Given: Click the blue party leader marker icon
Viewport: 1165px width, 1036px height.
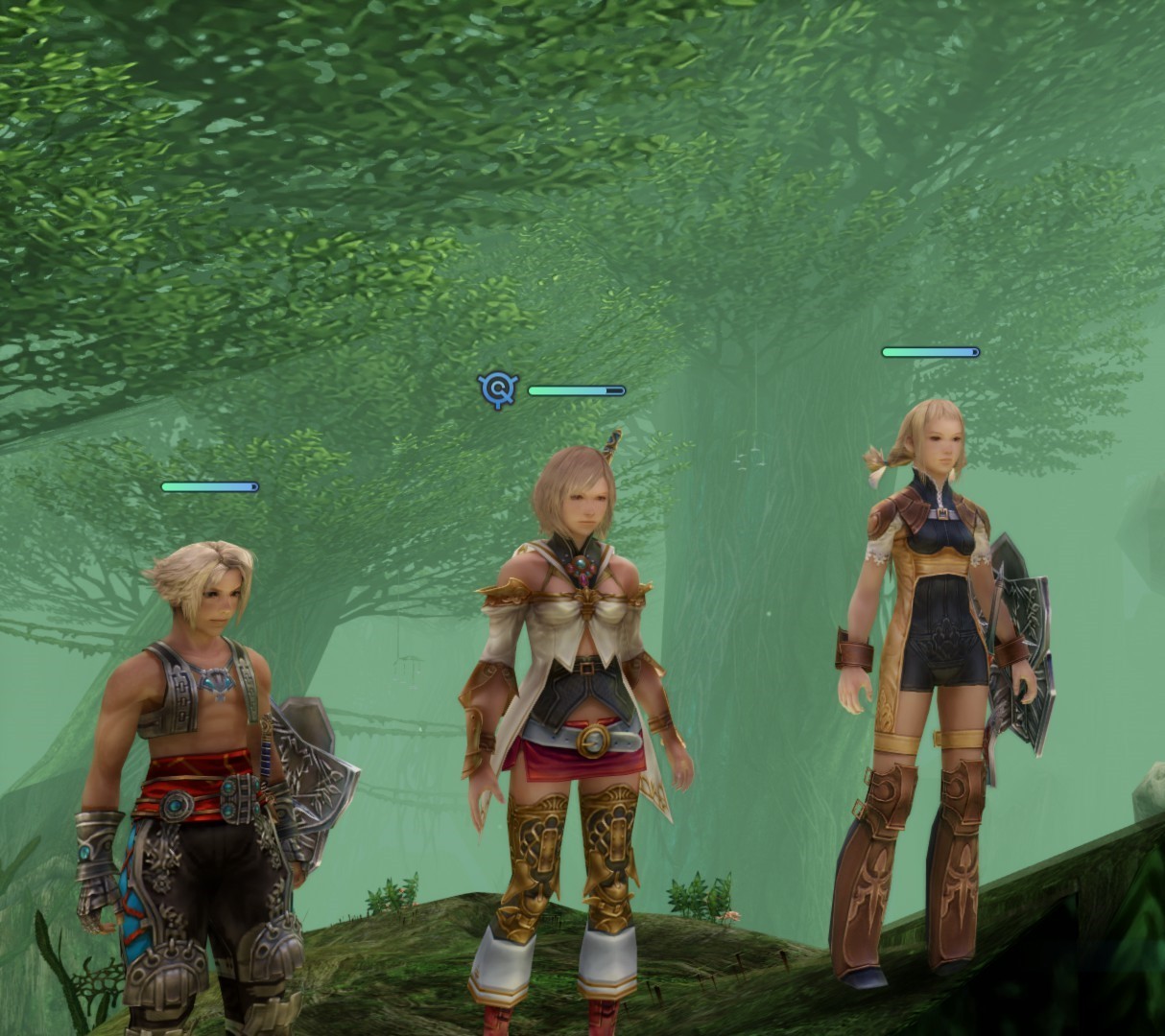Looking at the screenshot, I should click(x=498, y=389).
